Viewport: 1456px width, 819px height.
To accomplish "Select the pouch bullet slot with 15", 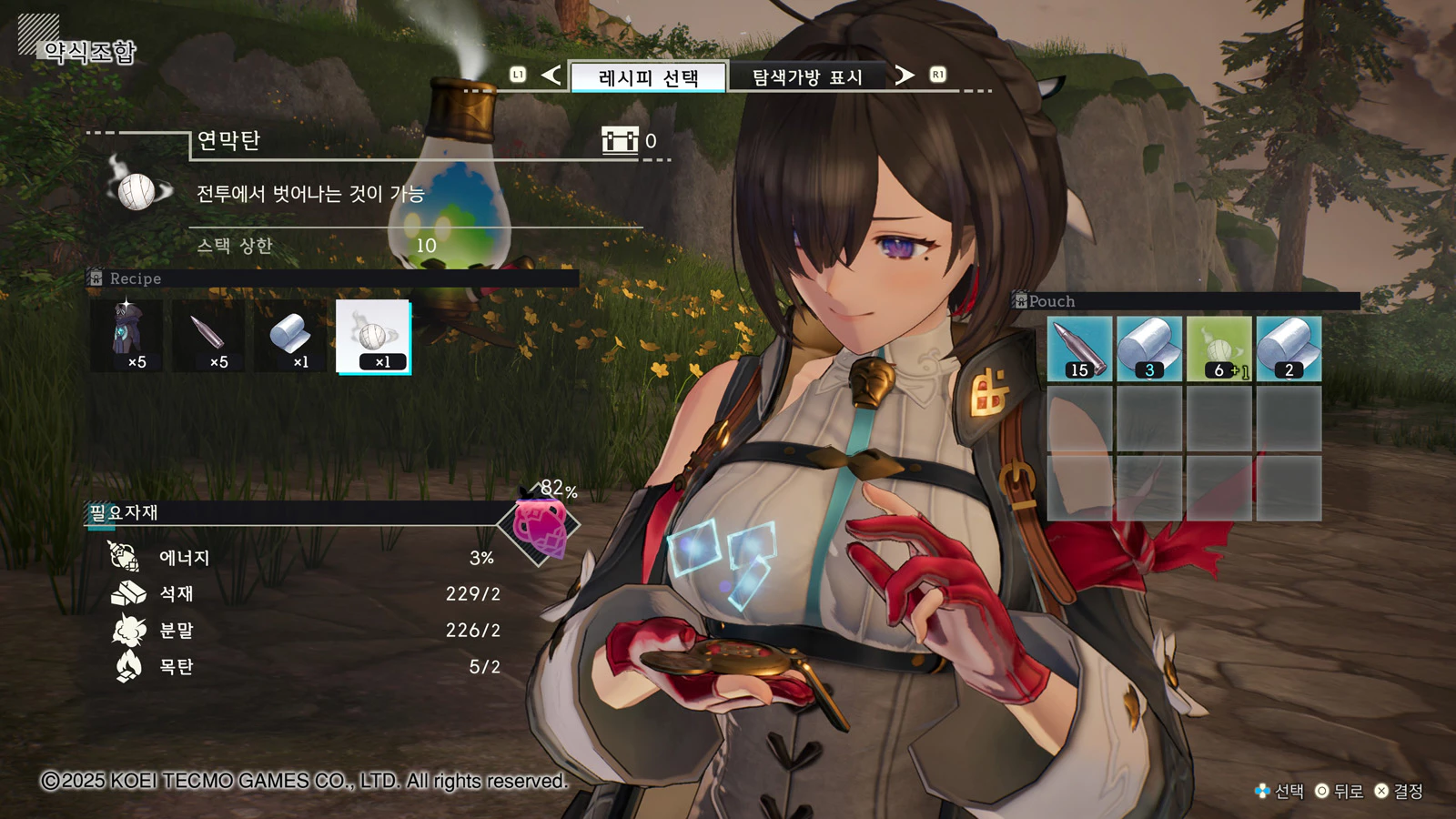I will [1079, 349].
